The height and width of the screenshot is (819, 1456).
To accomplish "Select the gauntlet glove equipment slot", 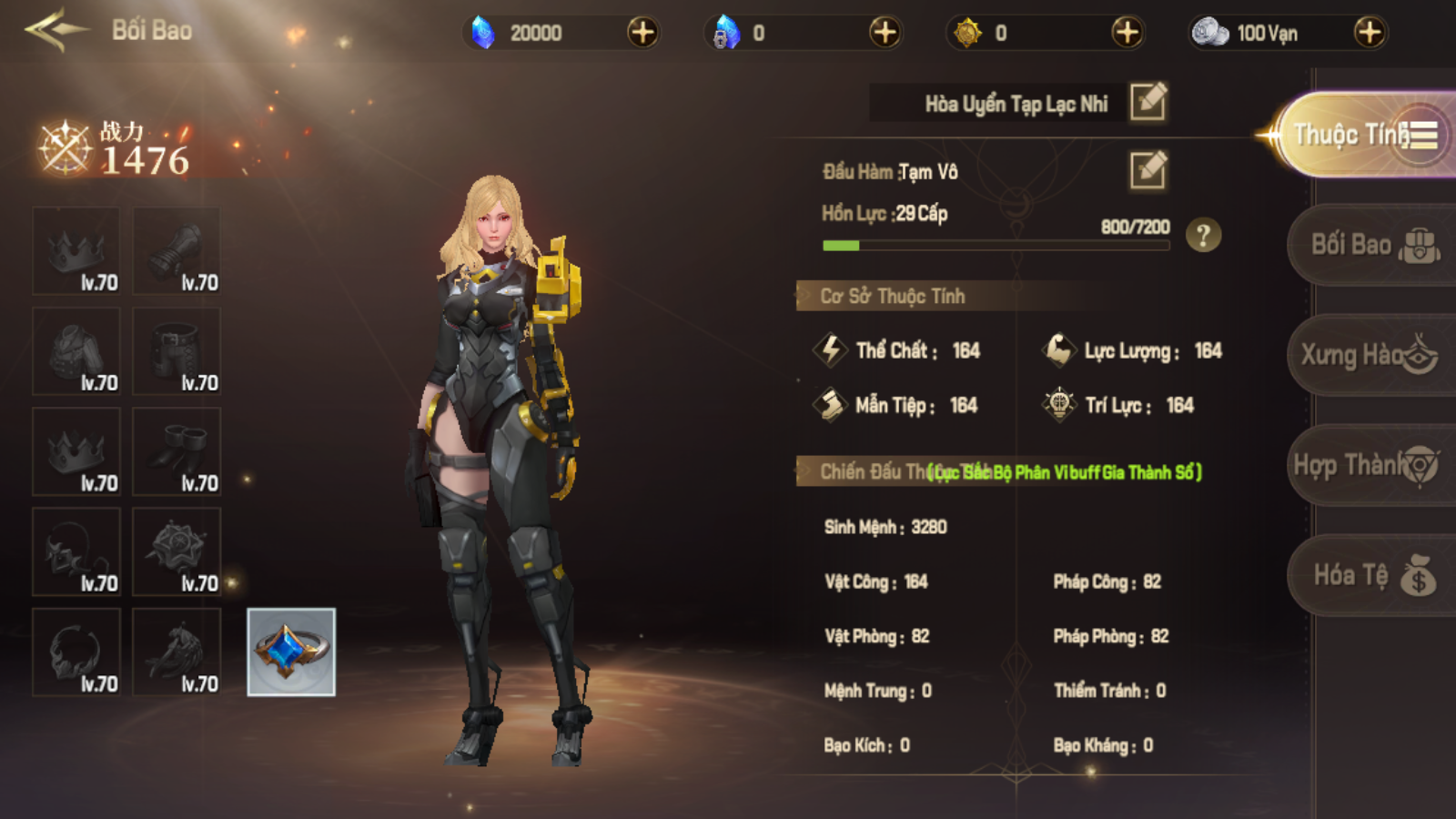I will [x=177, y=251].
